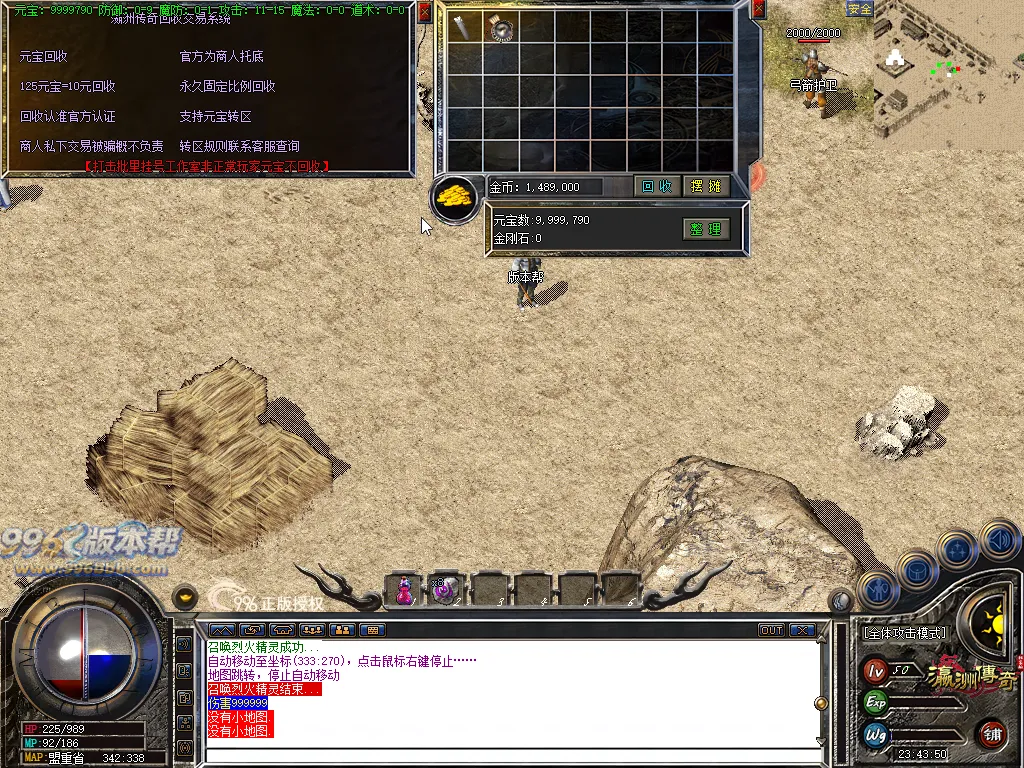
Task: Open the 摆摊 stall button
Action: (706, 186)
